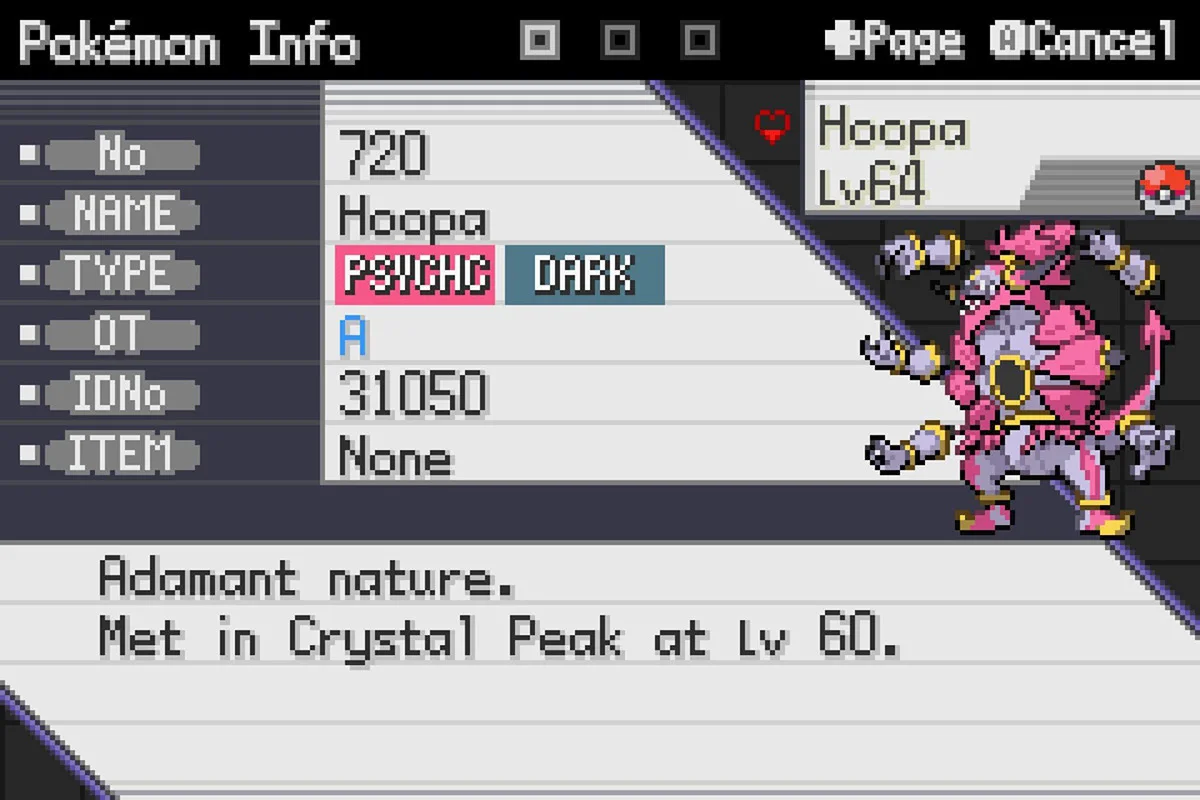This screenshot has width=1200, height=800.
Task: Select the highlighted Pokémon Info page indicator
Action: 540,41
